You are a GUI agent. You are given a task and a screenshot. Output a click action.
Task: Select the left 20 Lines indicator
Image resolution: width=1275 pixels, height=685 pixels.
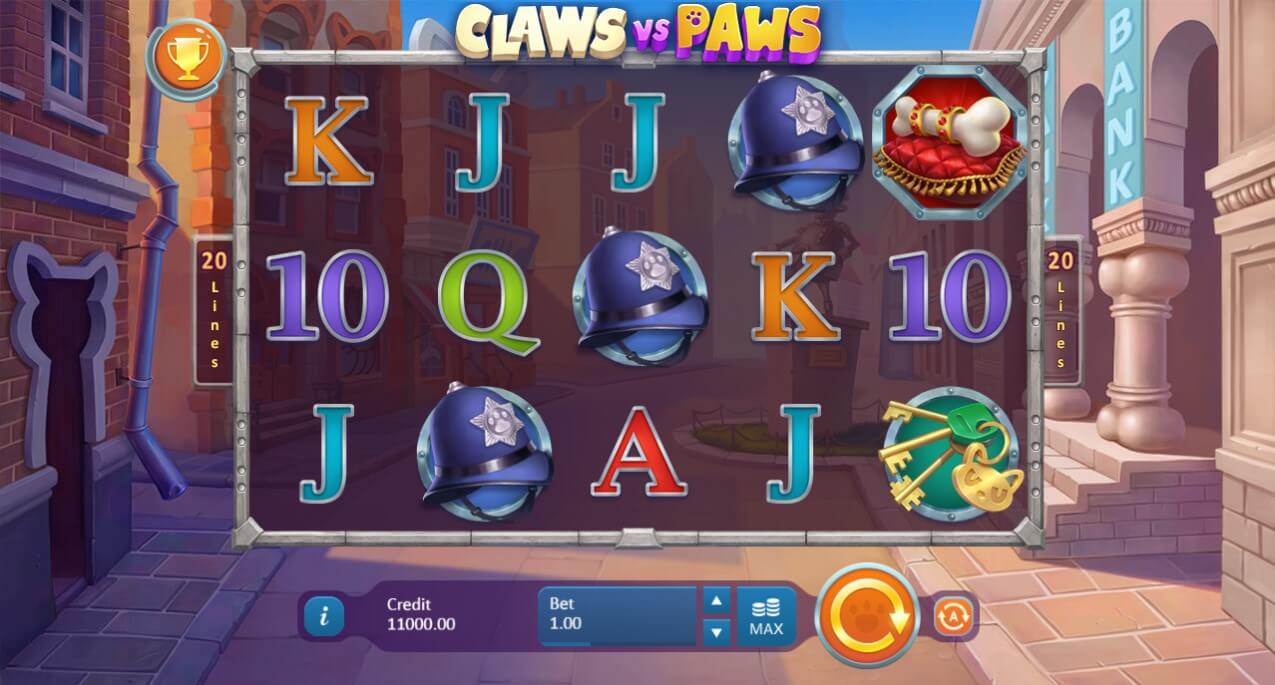pos(213,310)
